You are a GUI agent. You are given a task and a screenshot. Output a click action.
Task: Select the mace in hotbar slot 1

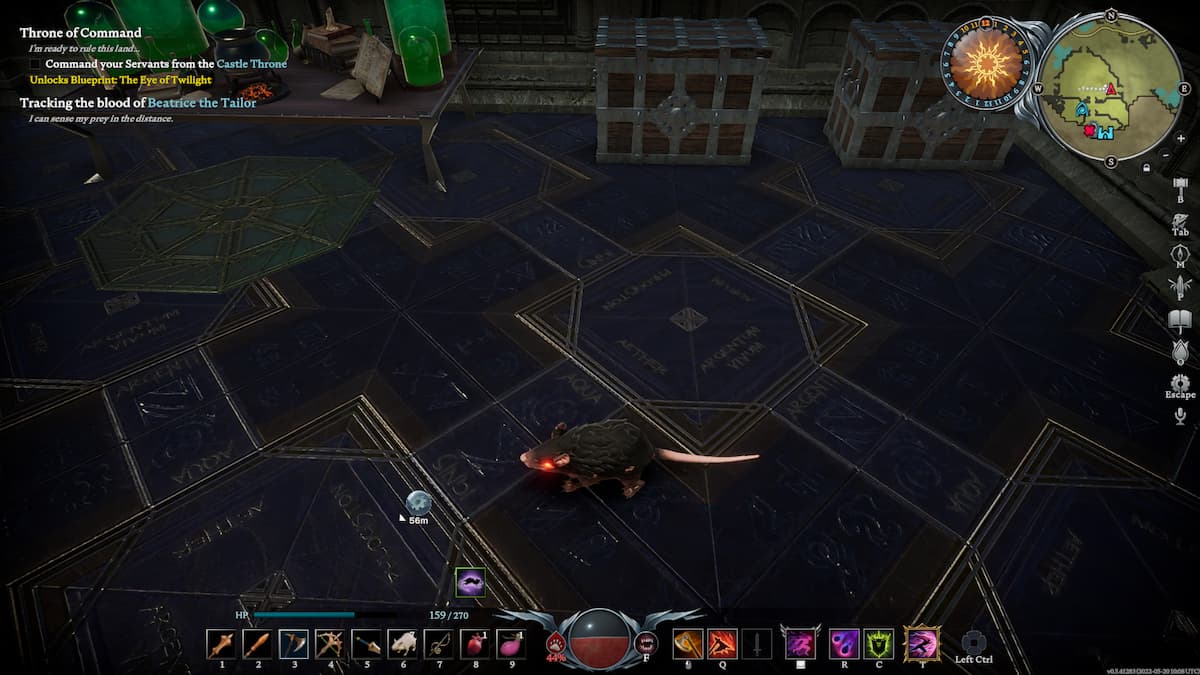(221, 643)
